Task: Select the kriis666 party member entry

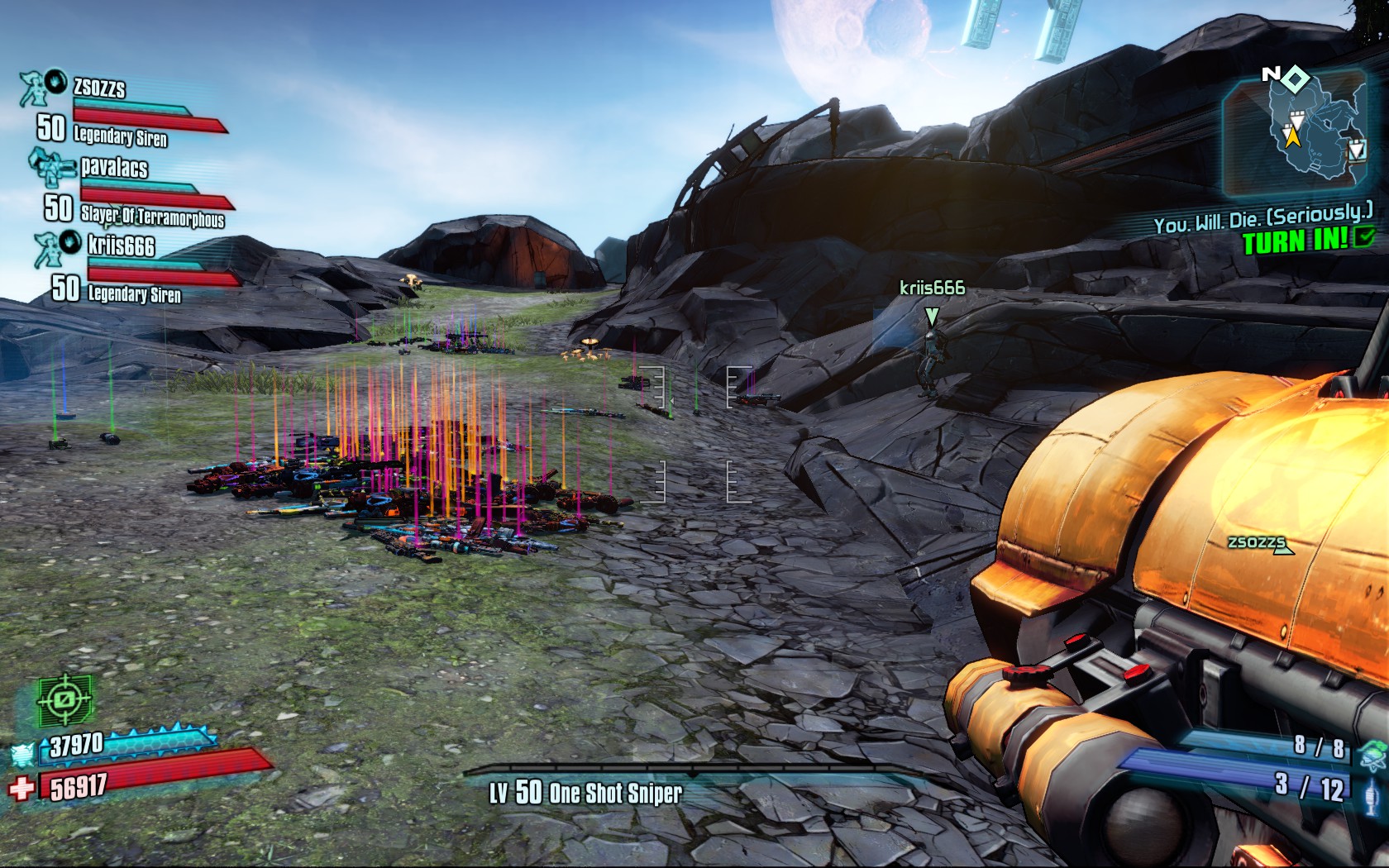Action: point(121,246)
